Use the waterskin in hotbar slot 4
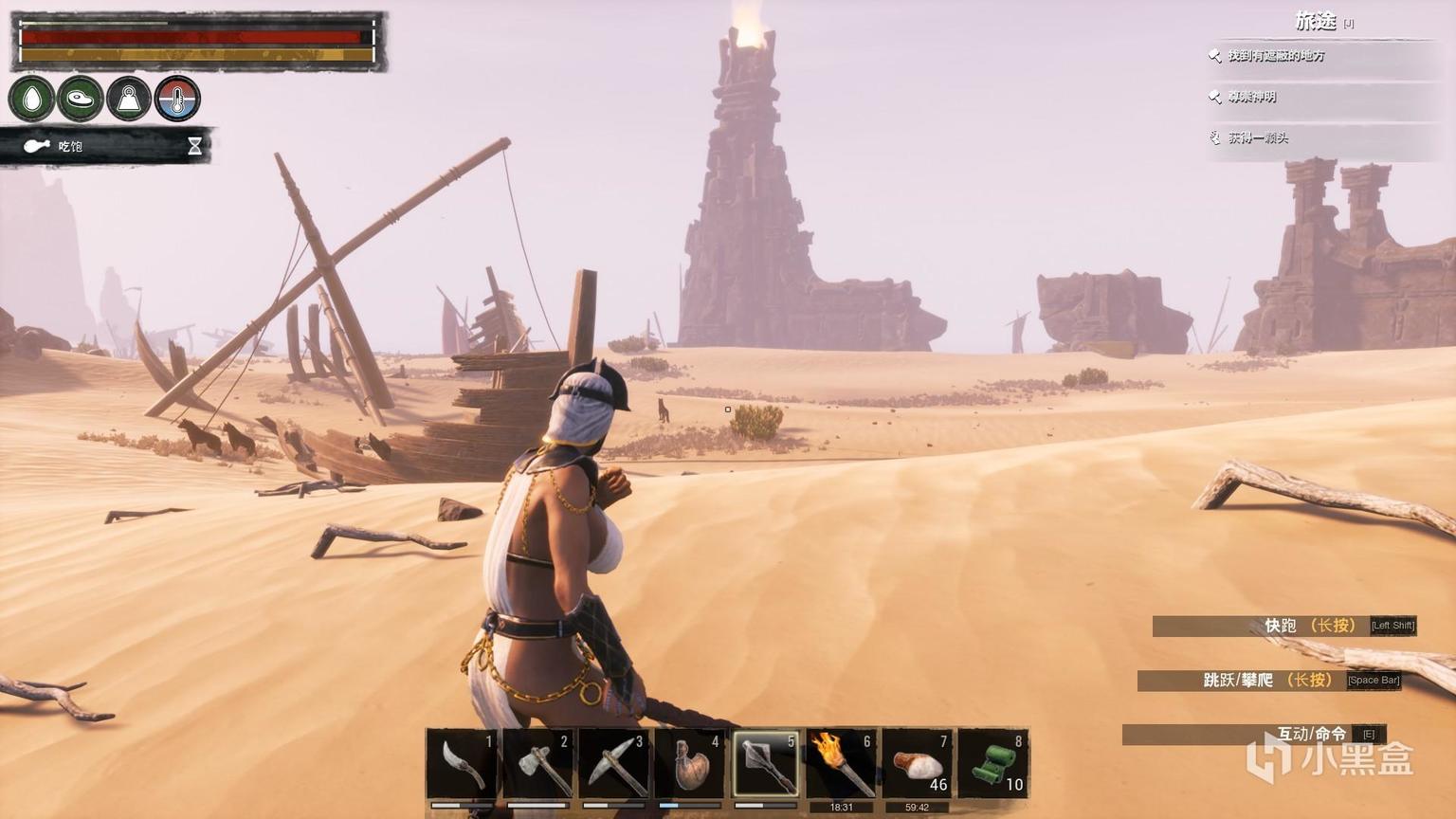1456x819 pixels. [x=689, y=764]
